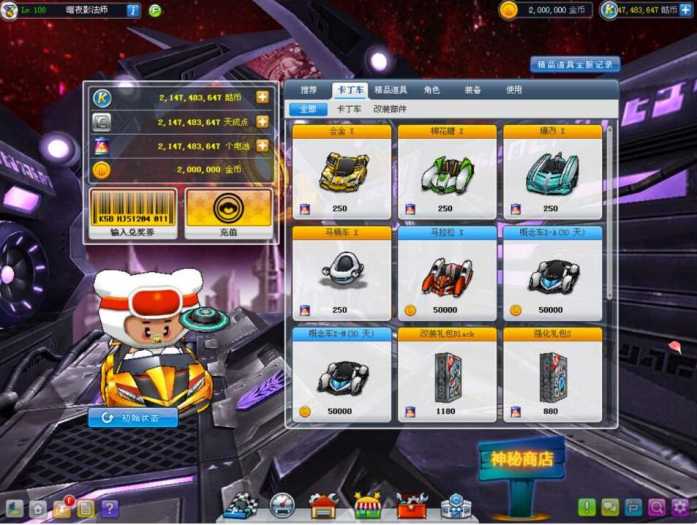Image resolution: width=697 pixels, height=525 pixels.
Task: Open the 使用 tab
Action: coord(514,89)
